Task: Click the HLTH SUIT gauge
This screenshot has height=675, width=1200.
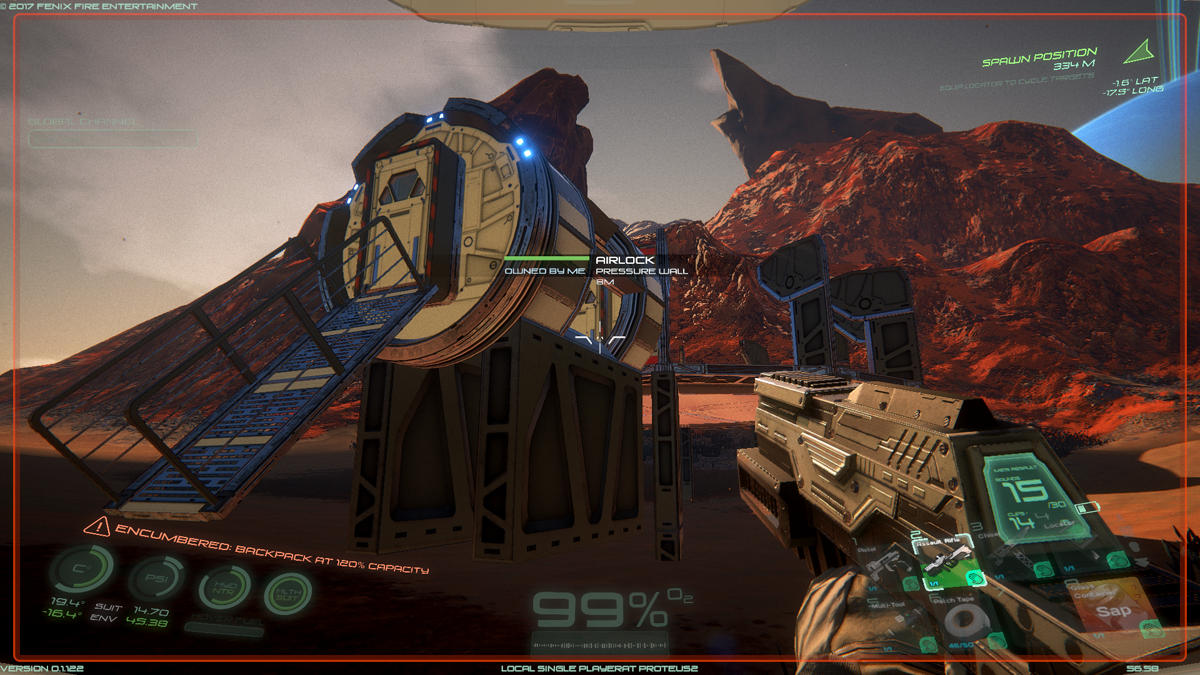Action: [x=288, y=595]
